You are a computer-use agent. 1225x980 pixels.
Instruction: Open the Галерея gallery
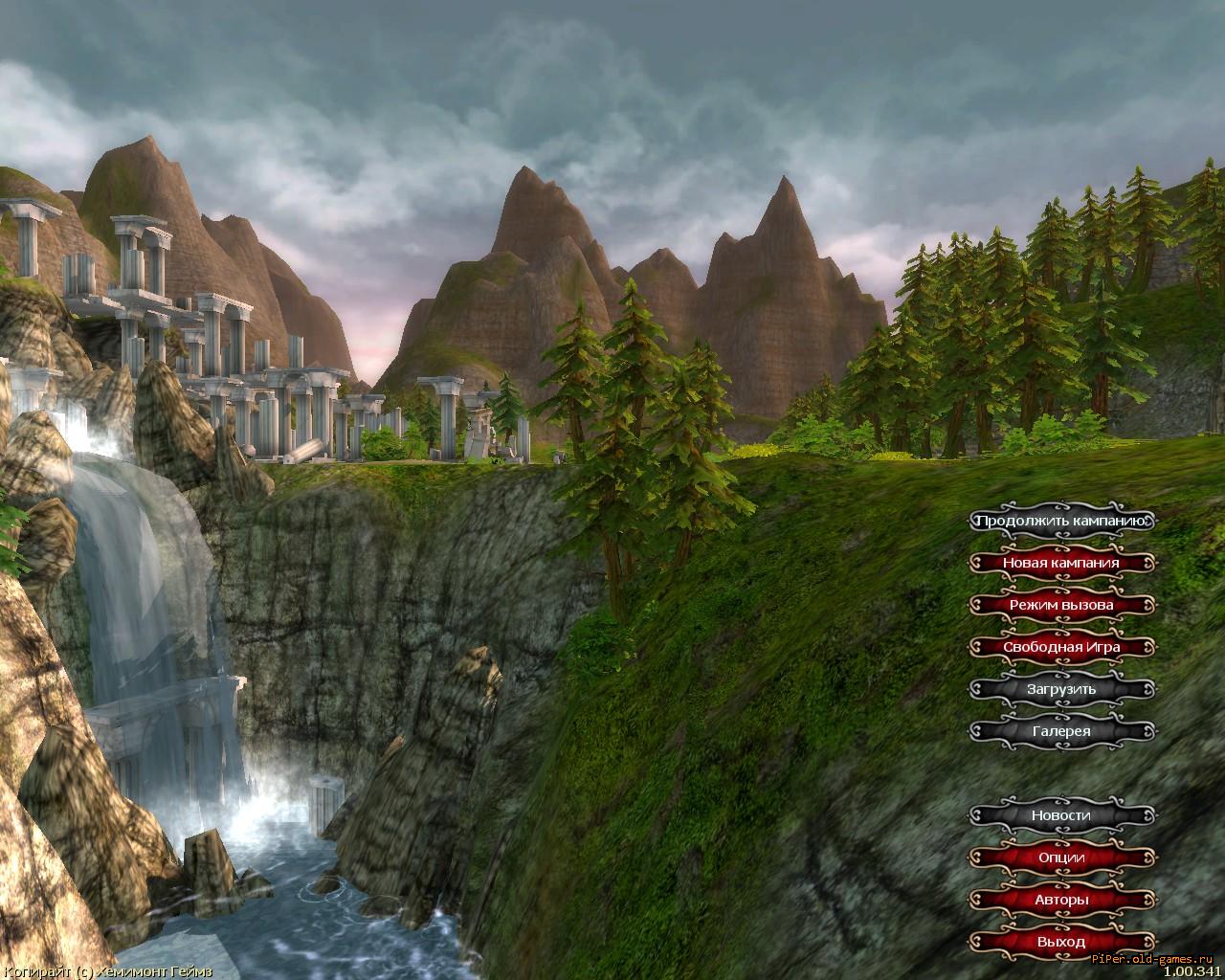(x=1060, y=731)
